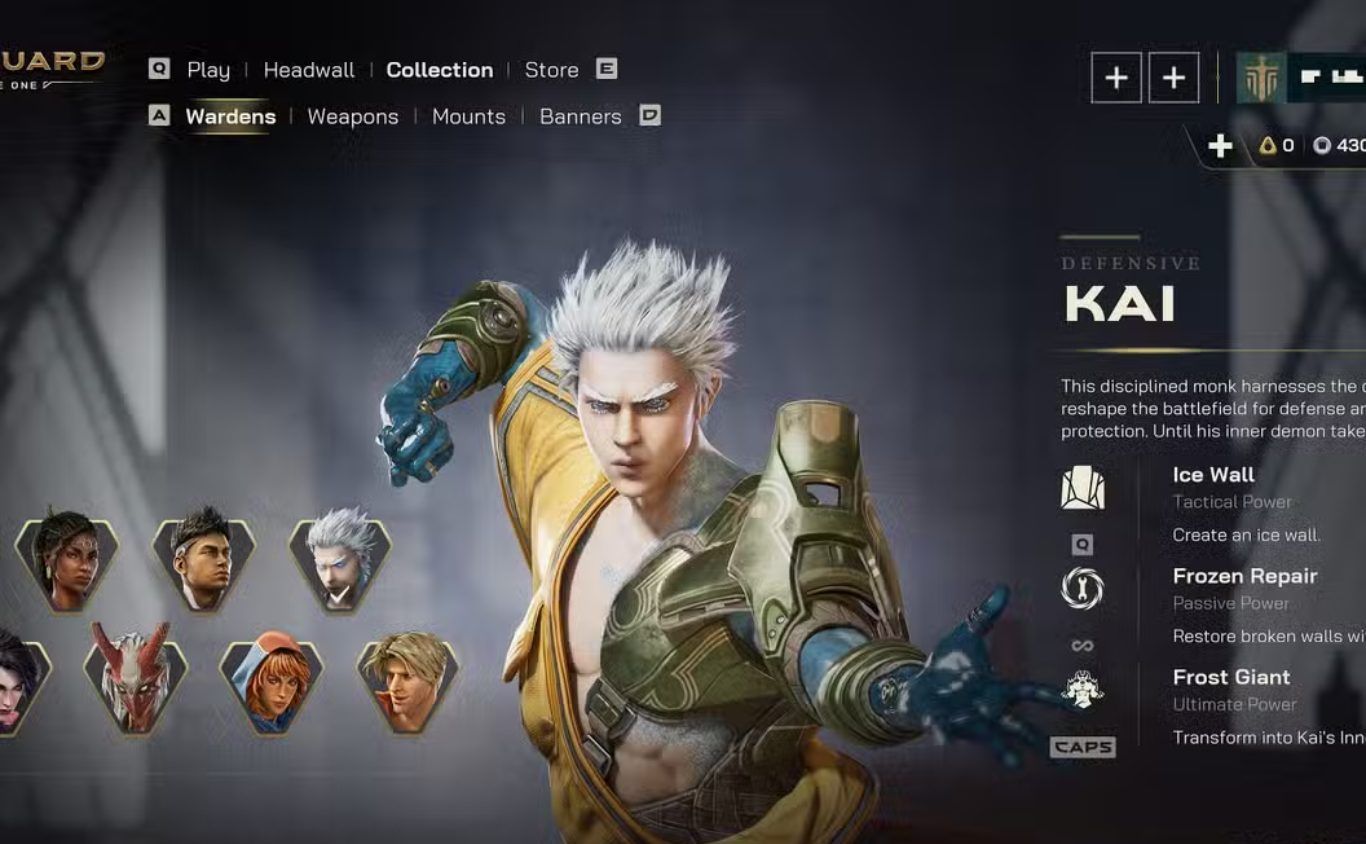1366x844 pixels.
Task: Go to the Headwall section
Action: 309,70
